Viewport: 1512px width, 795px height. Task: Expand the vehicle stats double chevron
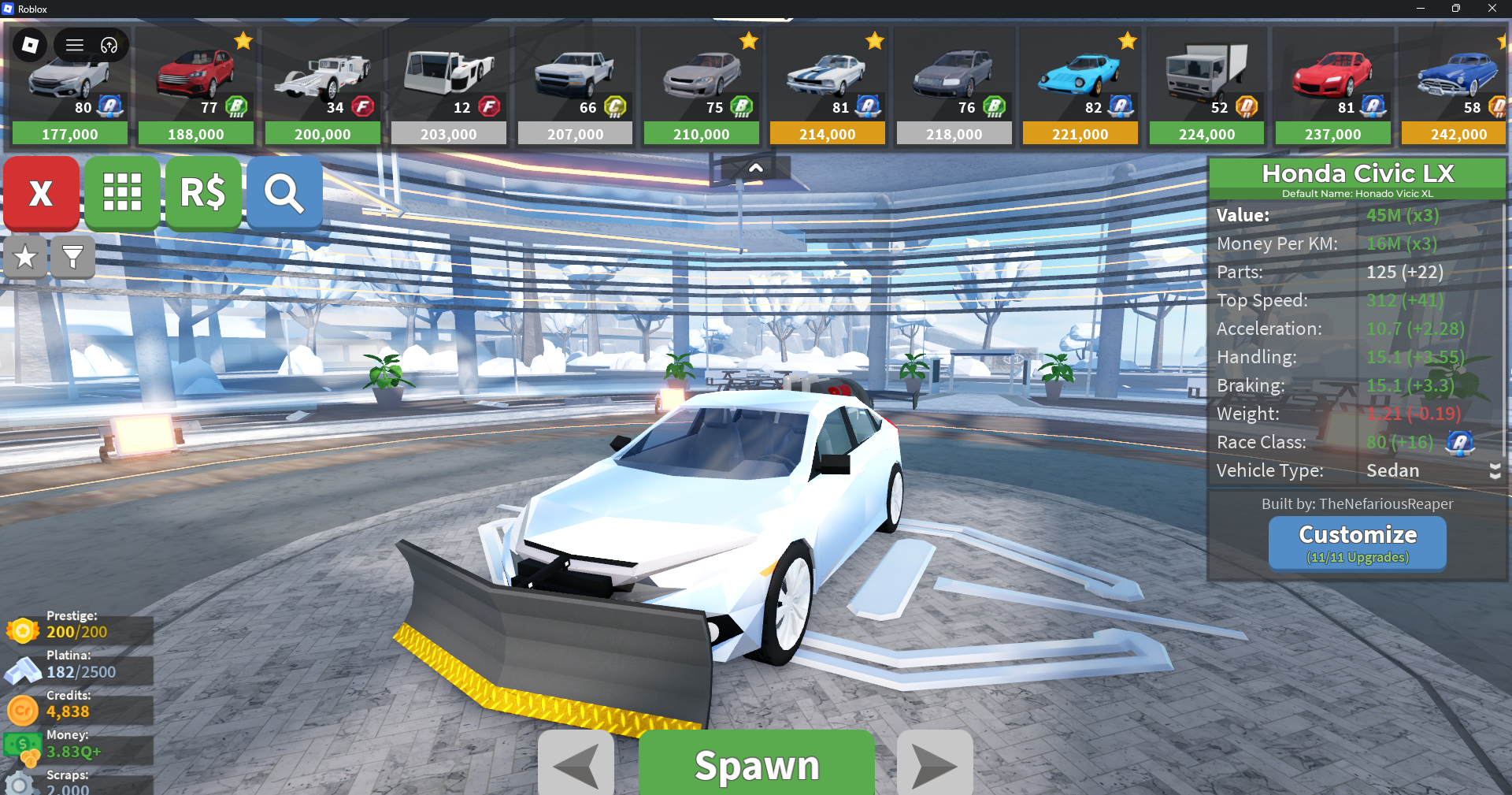pos(1495,471)
